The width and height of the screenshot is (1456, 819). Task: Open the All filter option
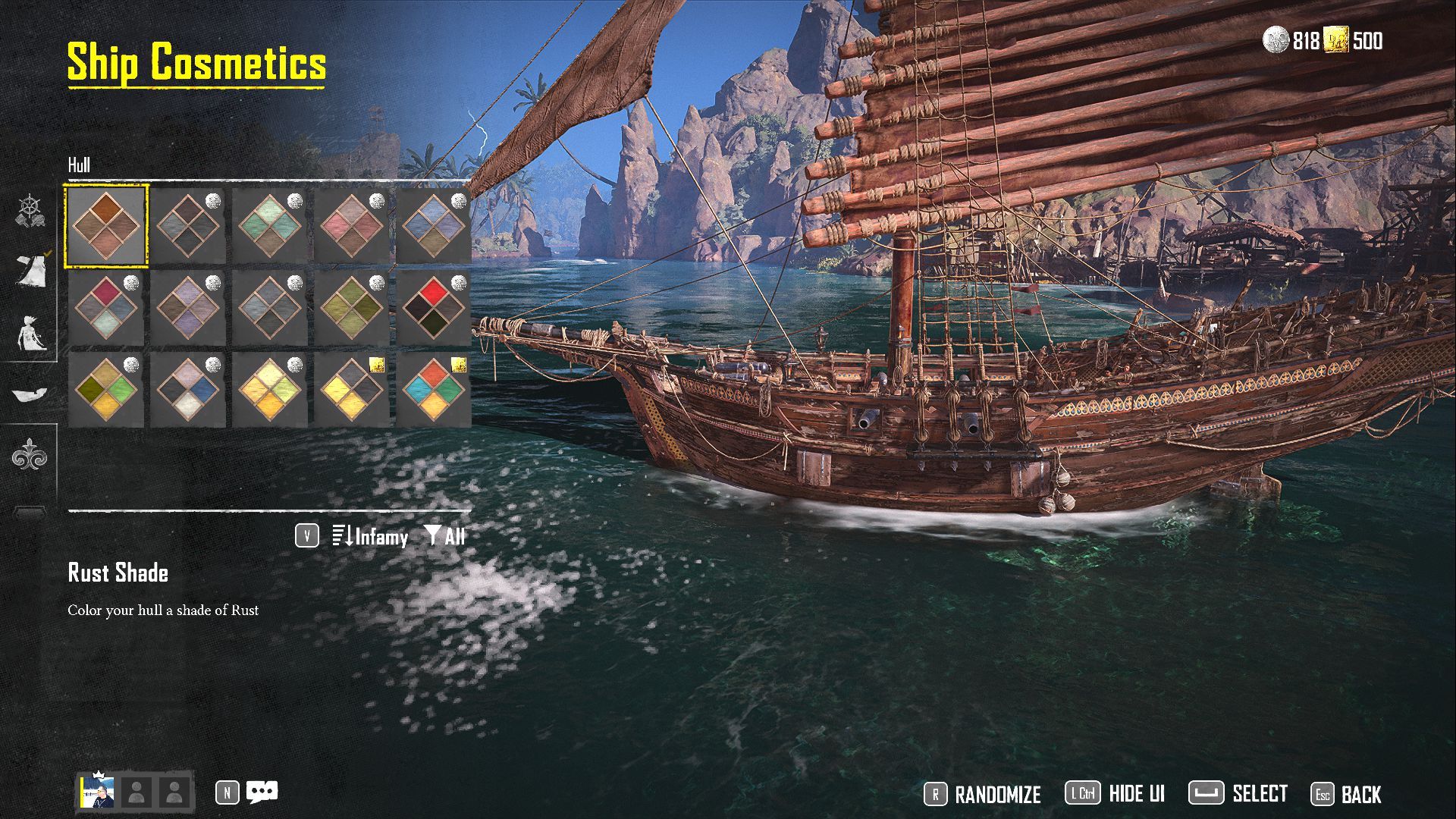(x=445, y=537)
